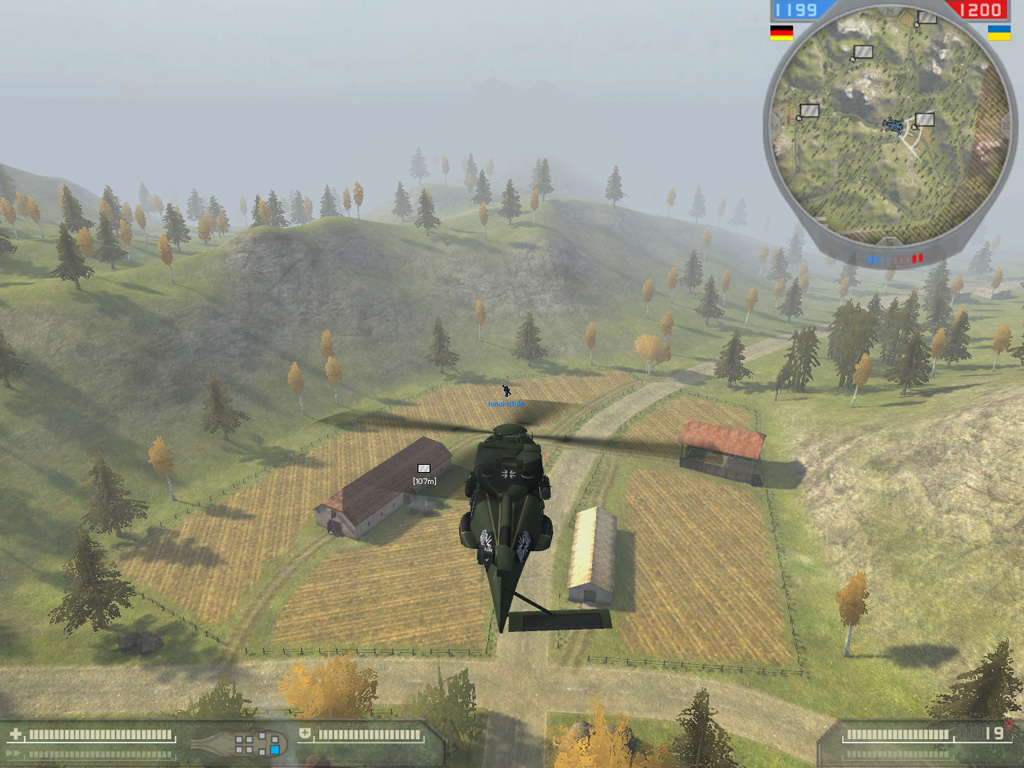Select the highlighted blue seat in the helicopter diagram
This screenshot has height=768, width=1024.
coord(275,748)
